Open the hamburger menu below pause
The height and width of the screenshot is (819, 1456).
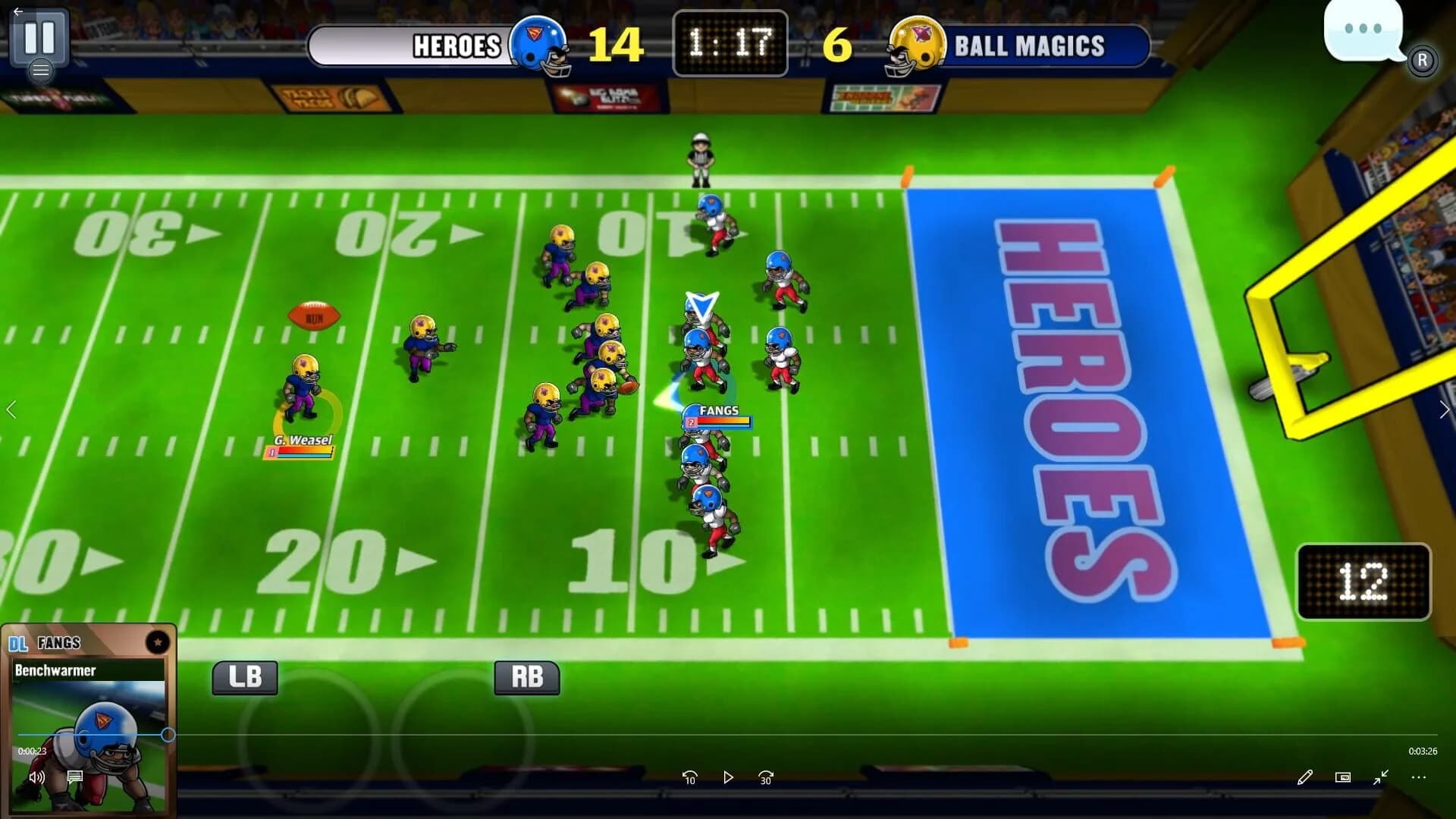(x=42, y=71)
